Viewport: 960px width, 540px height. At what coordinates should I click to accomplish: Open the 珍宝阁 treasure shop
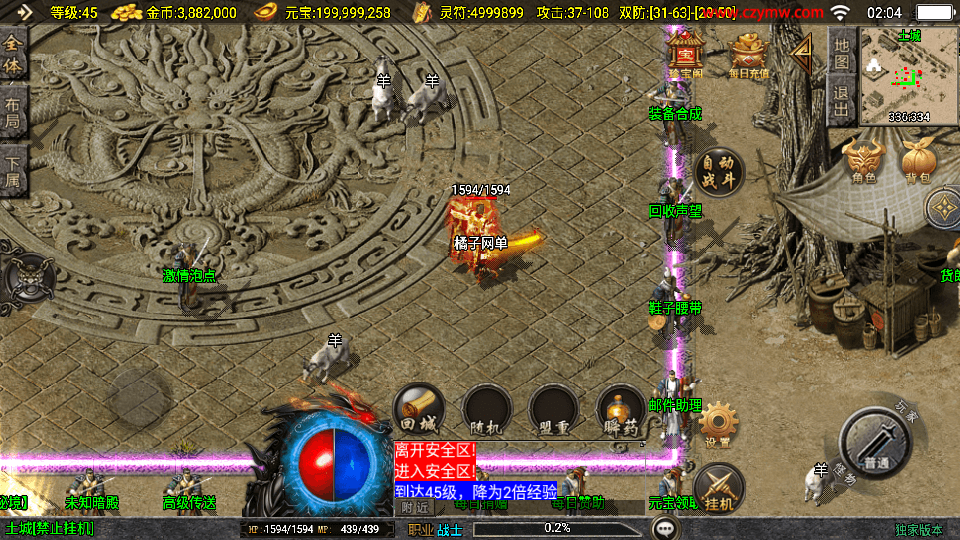pos(685,53)
